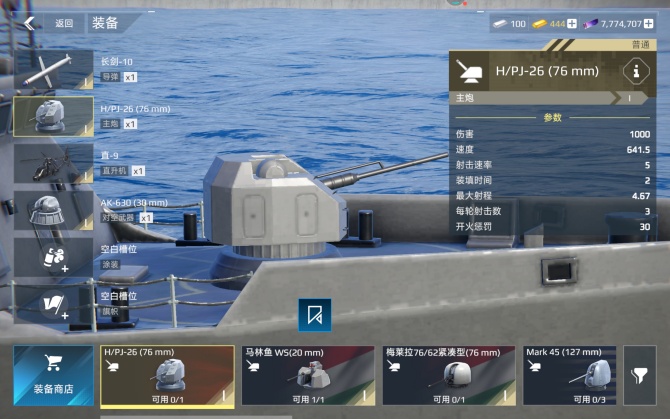
Task: Click the blue bookmark button
Action: [315, 315]
